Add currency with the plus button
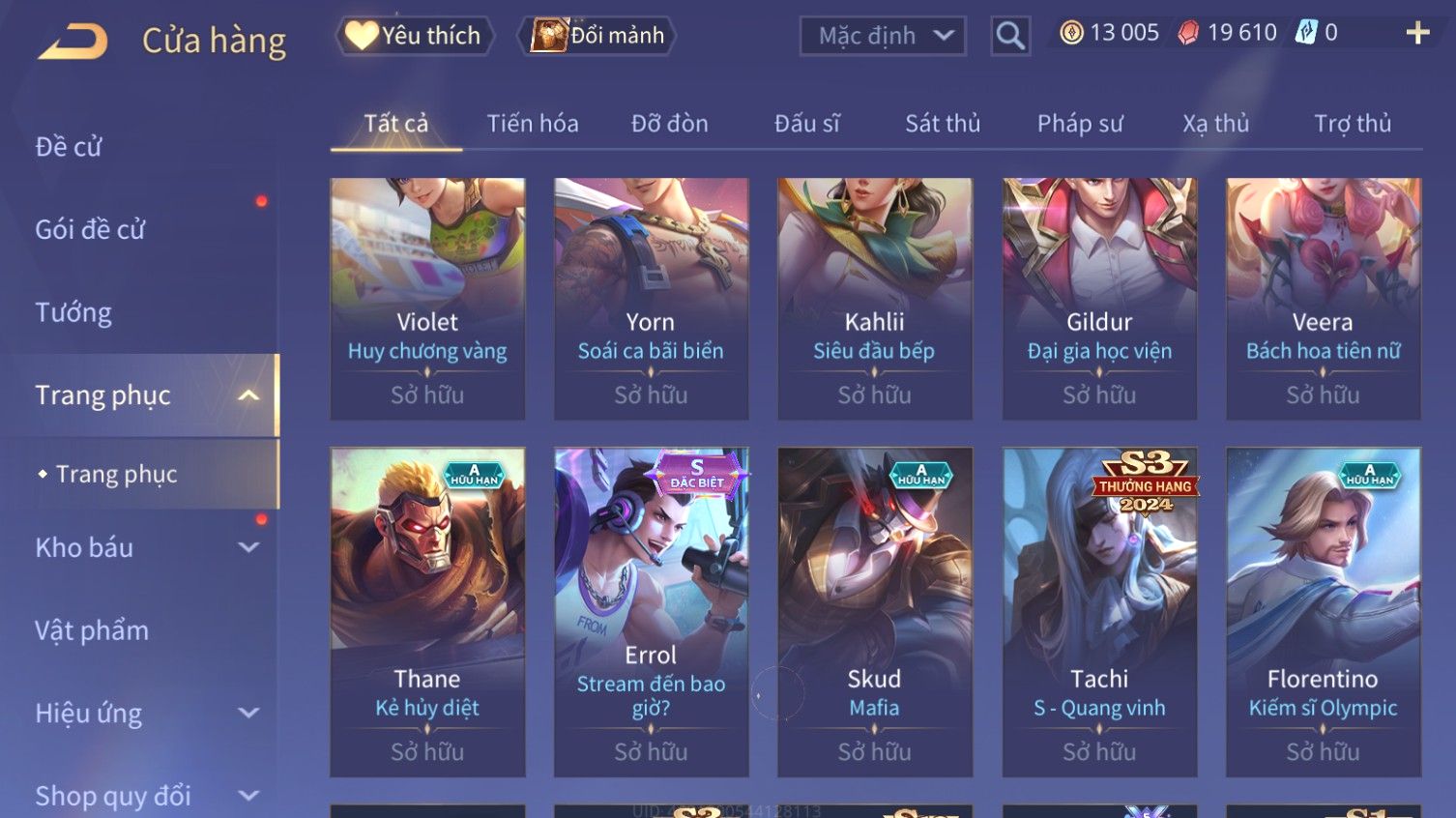Viewport: 1456px width, 818px height. 1417,33
